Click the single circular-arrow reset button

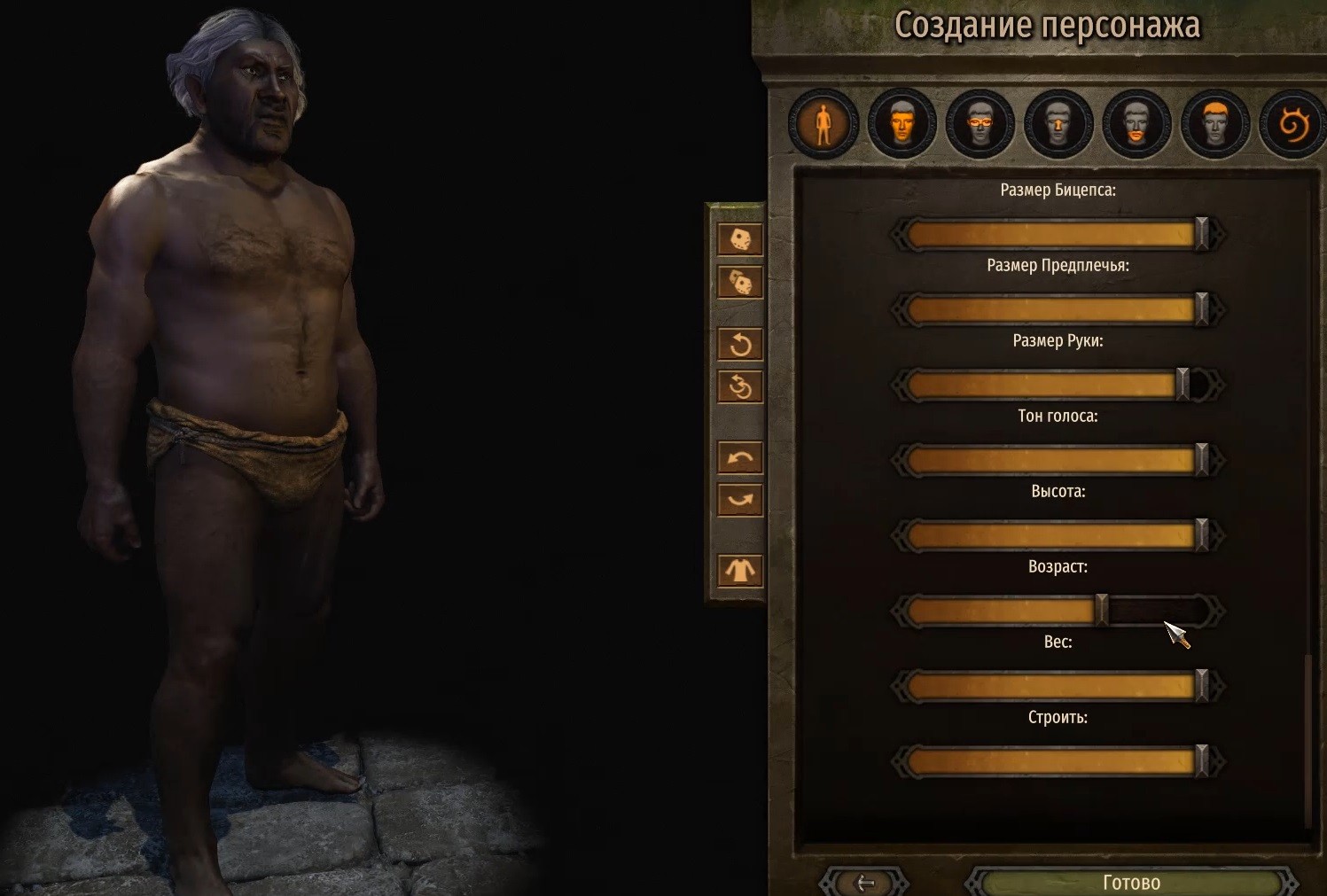(740, 344)
